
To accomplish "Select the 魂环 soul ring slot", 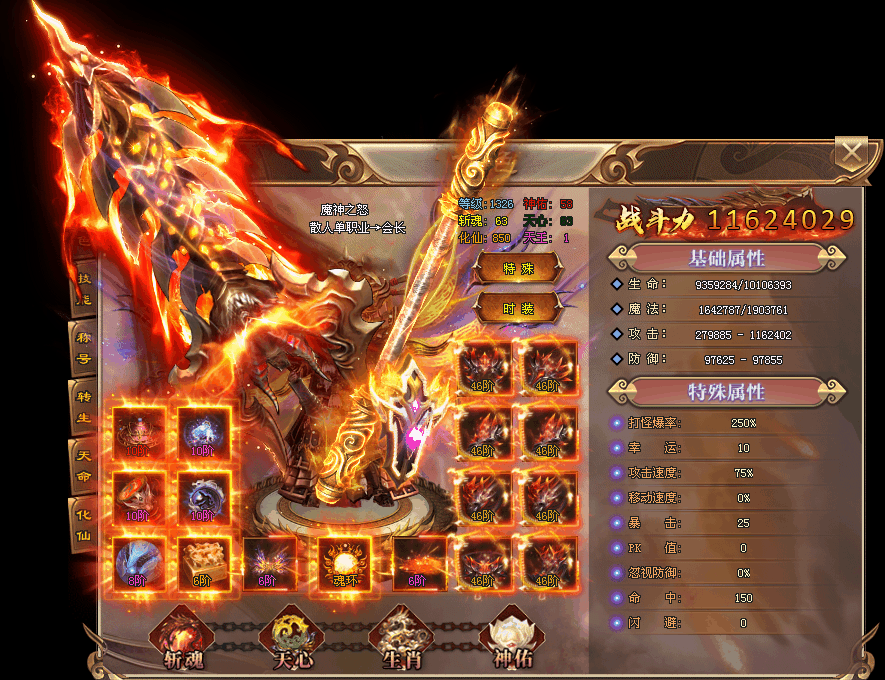I will point(344,563).
